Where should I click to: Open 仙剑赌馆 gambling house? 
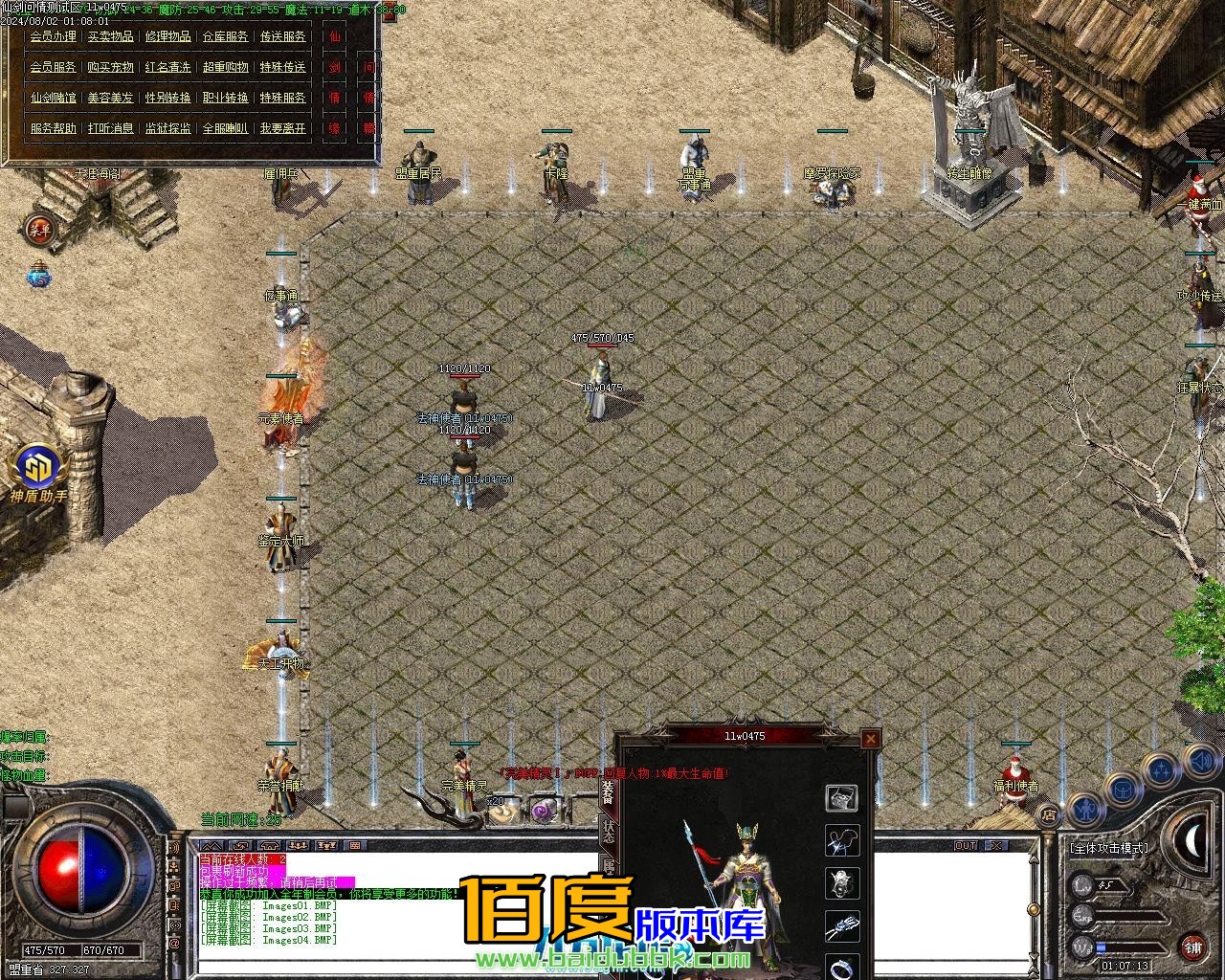53,98
